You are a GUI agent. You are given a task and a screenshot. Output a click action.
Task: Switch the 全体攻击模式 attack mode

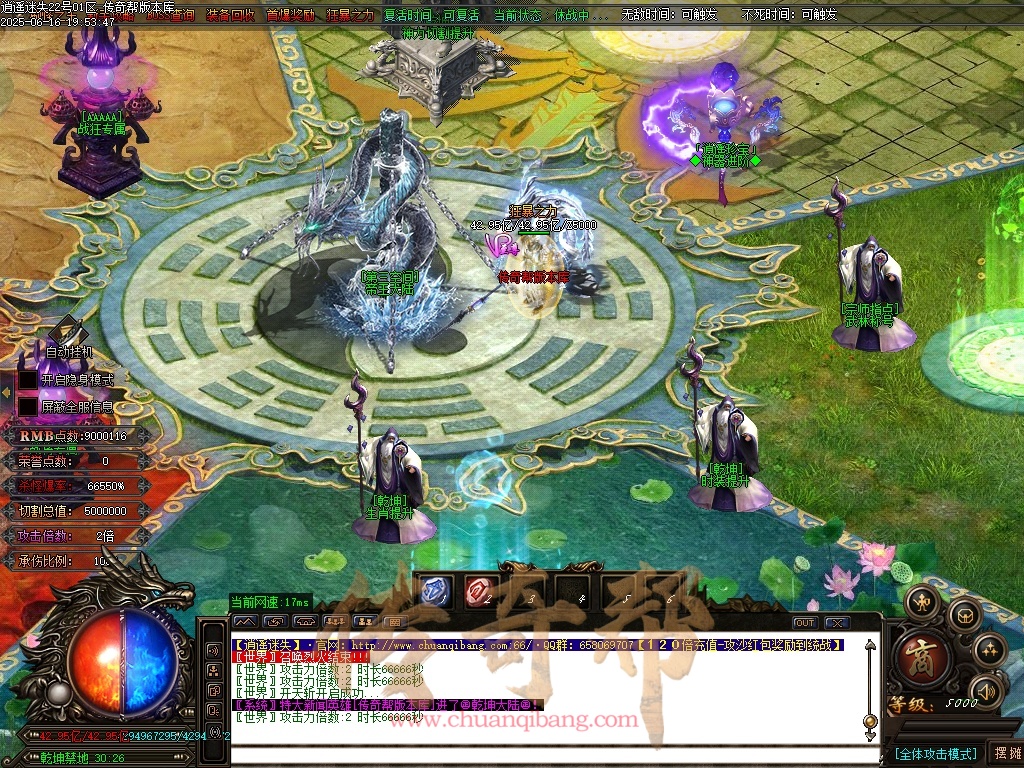click(934, 753)
